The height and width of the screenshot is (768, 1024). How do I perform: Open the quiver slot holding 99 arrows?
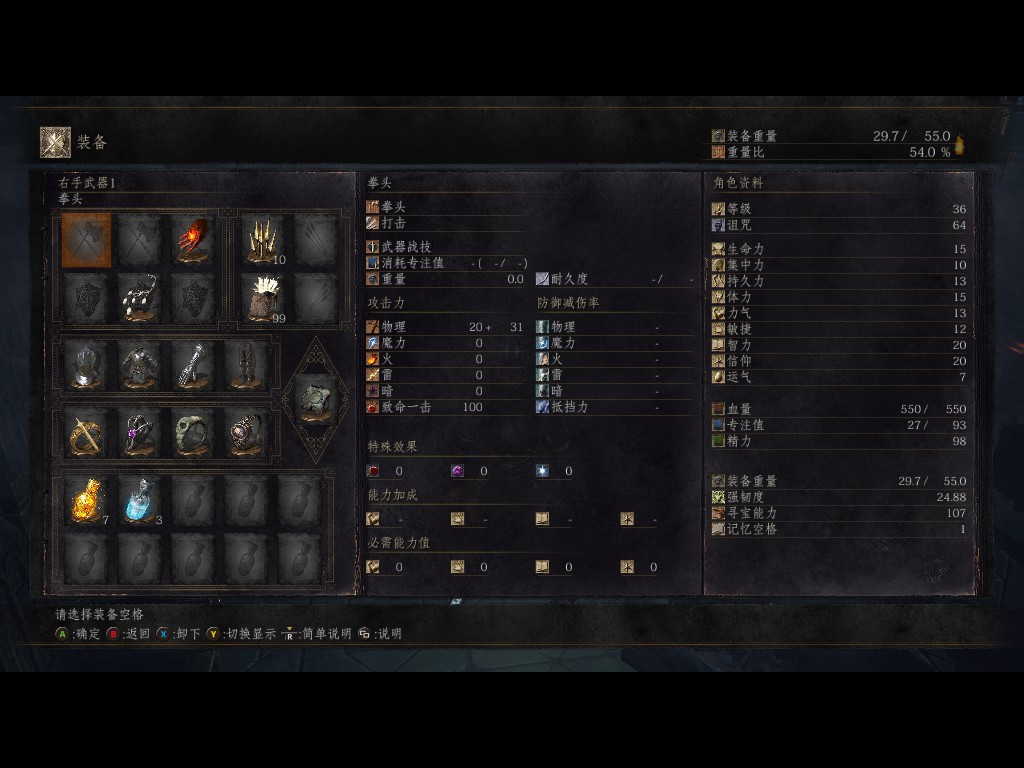coord(263,297)
